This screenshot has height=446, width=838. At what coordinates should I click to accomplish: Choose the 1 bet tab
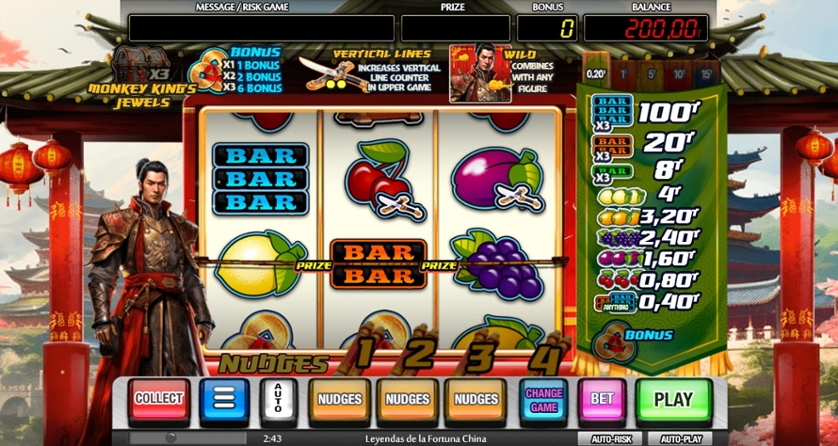point(624,72)
